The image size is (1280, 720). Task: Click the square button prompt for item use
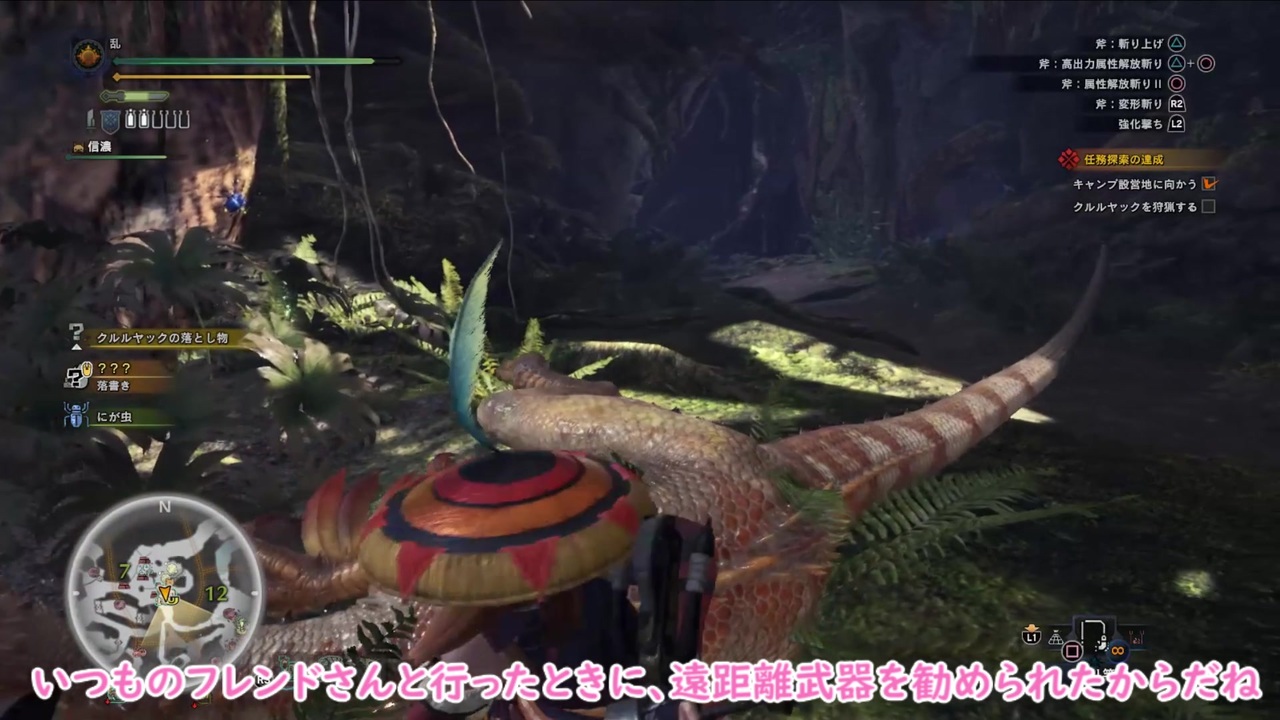[1073, 651]
